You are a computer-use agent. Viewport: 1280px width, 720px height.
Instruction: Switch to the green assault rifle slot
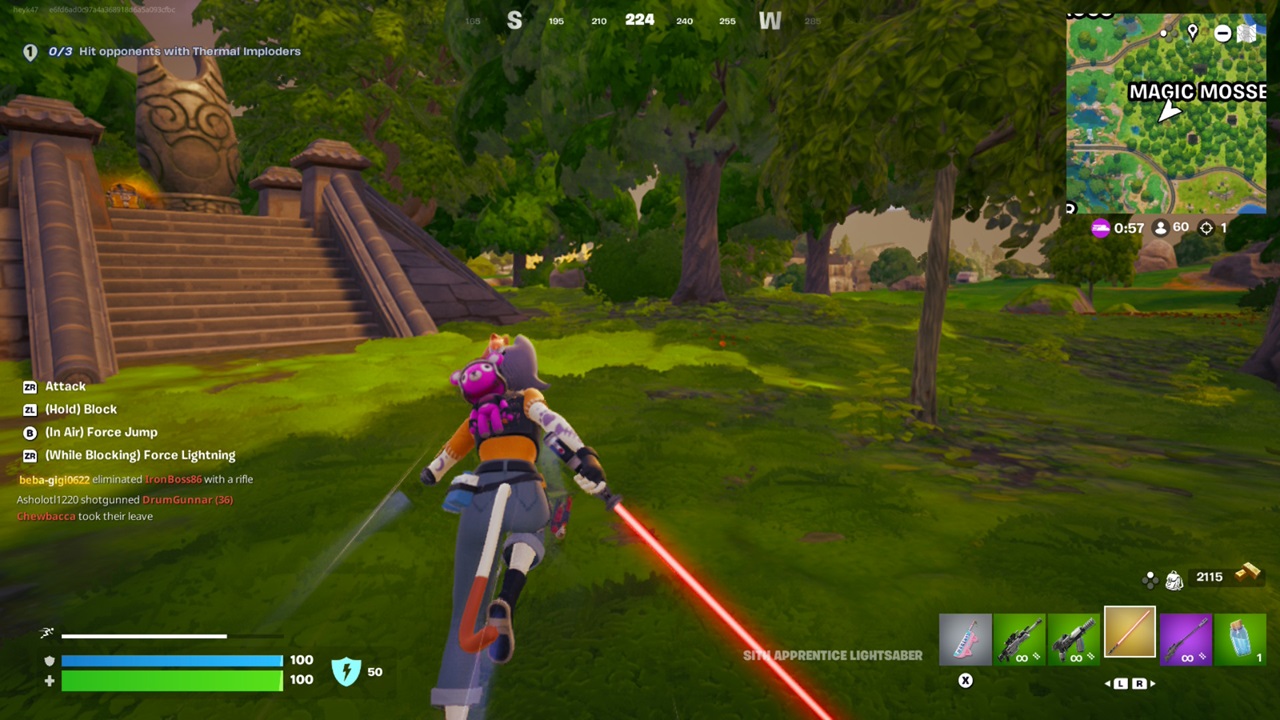[x=1074, y=640]
